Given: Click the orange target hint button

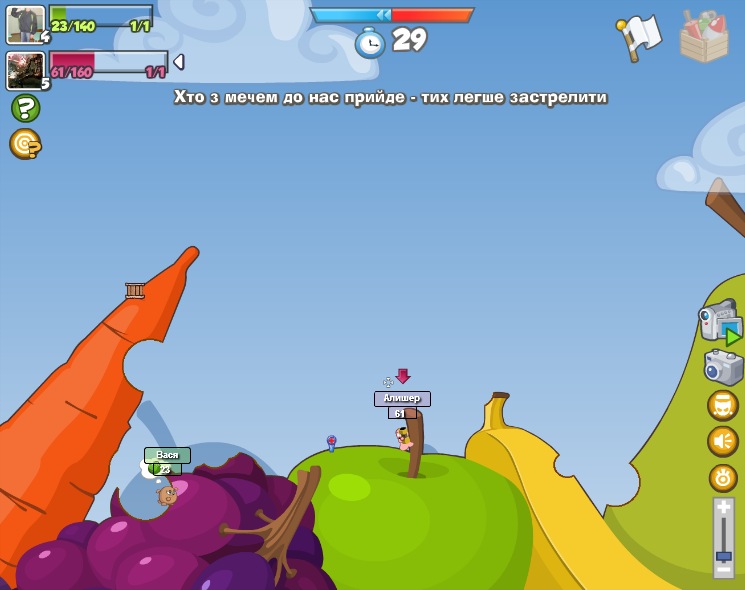Looking at the screenshot, I should pyautogui.click(x=25, y=144).
